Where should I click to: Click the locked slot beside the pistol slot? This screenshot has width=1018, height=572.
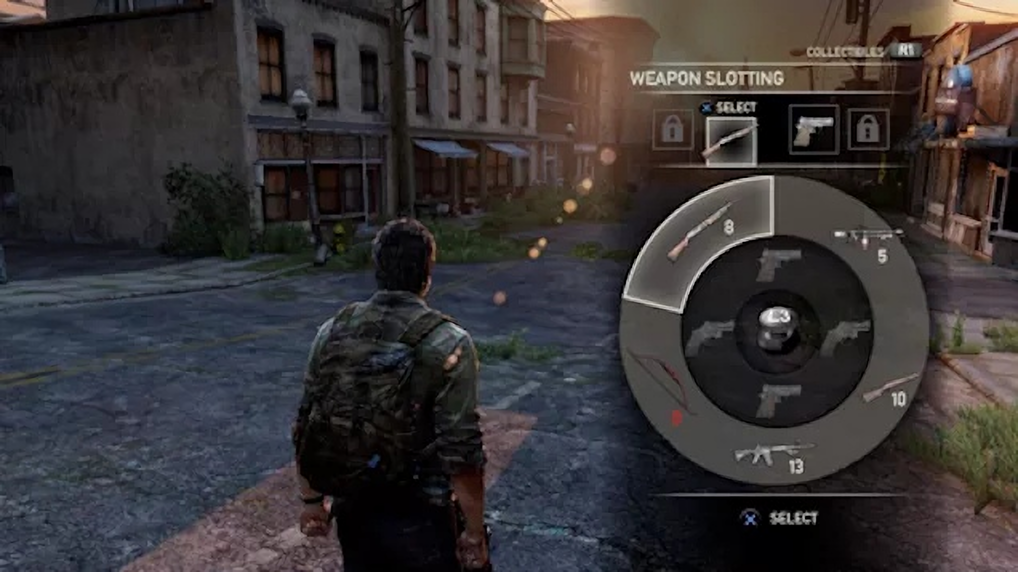pos(868,130)
